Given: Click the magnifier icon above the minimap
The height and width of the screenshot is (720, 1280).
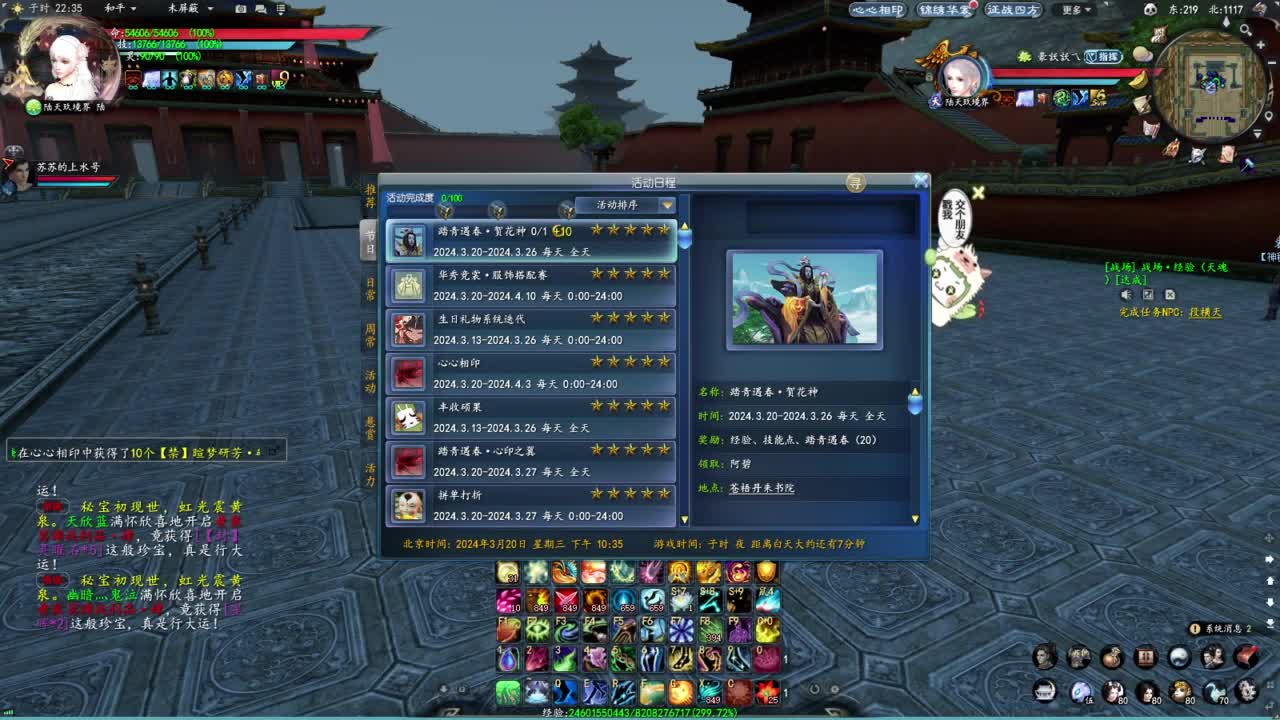Looking at the screenshot, I should 1247,31.
